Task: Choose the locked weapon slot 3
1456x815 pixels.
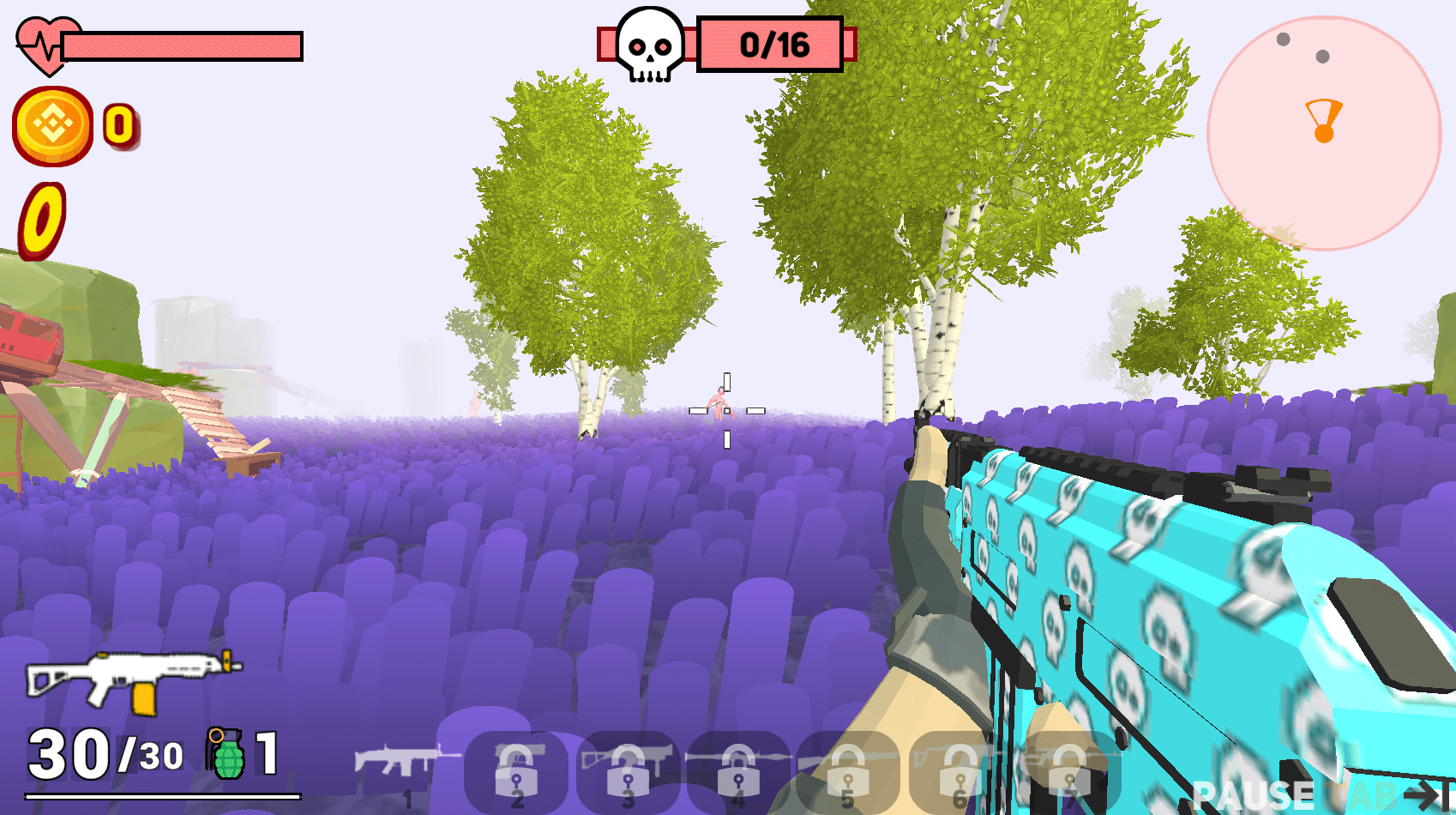Action: [628, 771]
